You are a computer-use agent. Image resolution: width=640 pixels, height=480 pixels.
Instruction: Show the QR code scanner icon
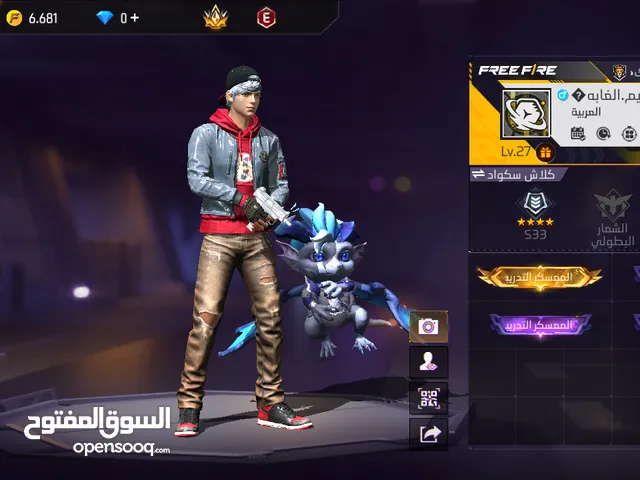coord(429,398)
